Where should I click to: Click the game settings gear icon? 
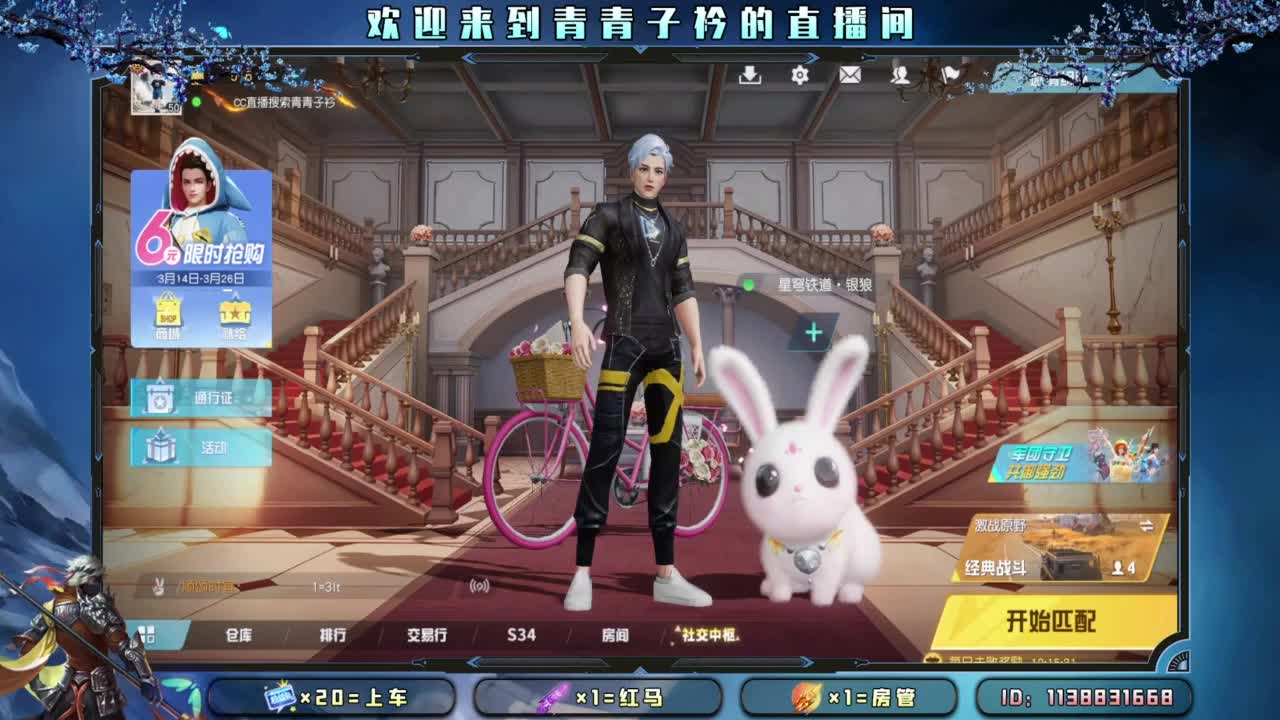[x=798, y=74]
